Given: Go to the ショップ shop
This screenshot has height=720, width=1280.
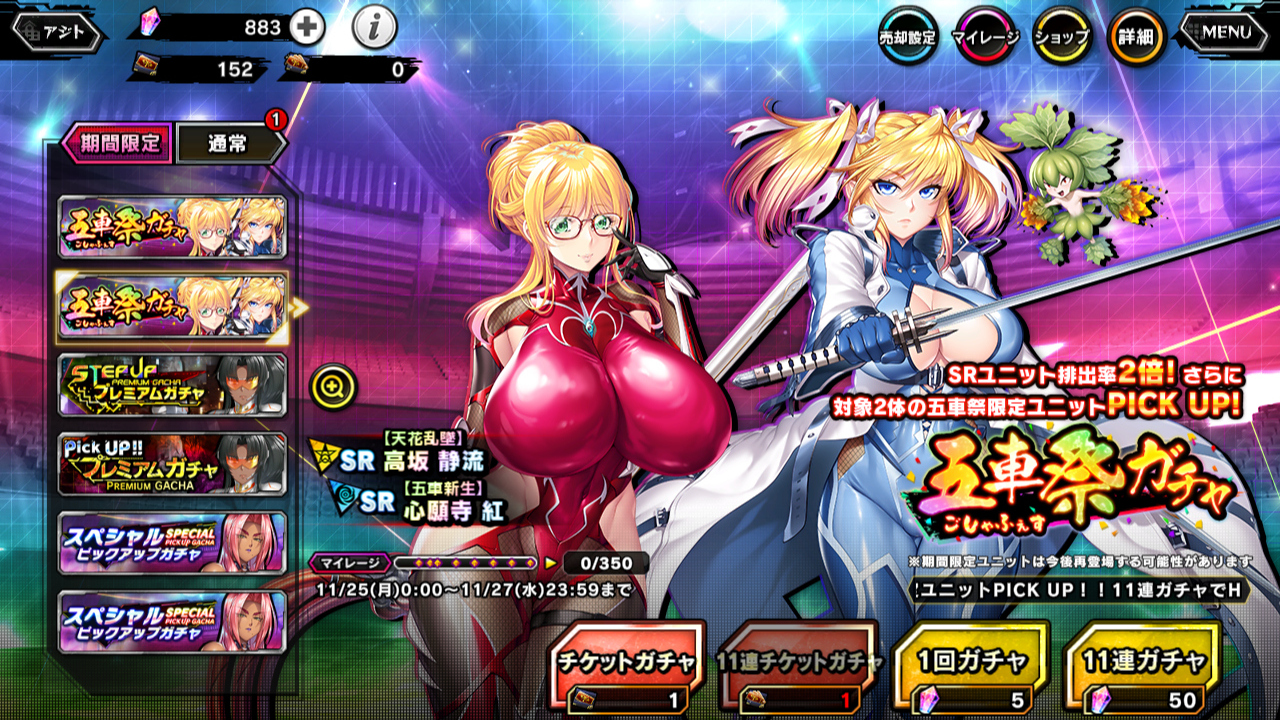Looking at the screenshot, I should (1061, 37).
